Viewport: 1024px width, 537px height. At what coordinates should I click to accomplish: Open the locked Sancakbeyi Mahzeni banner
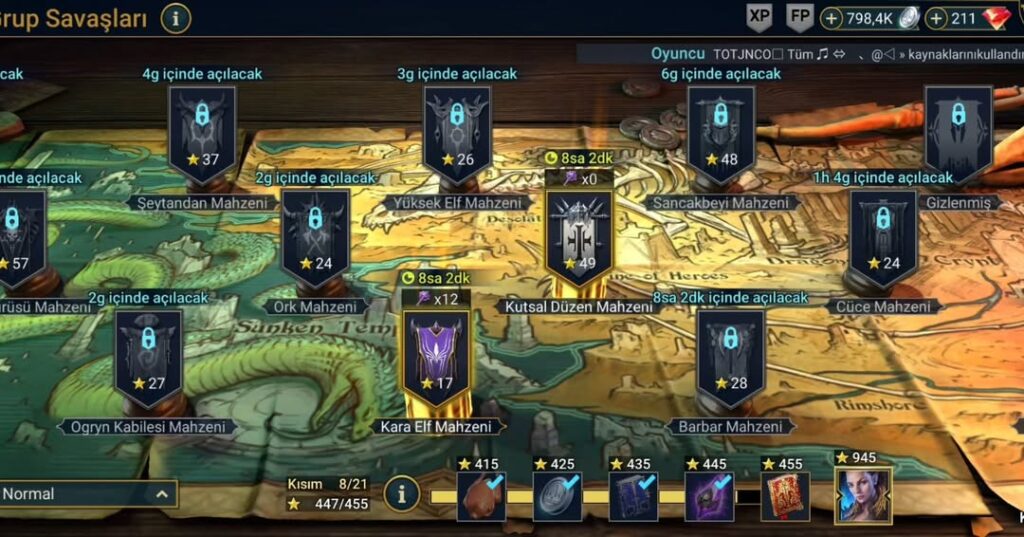point(721,133)
